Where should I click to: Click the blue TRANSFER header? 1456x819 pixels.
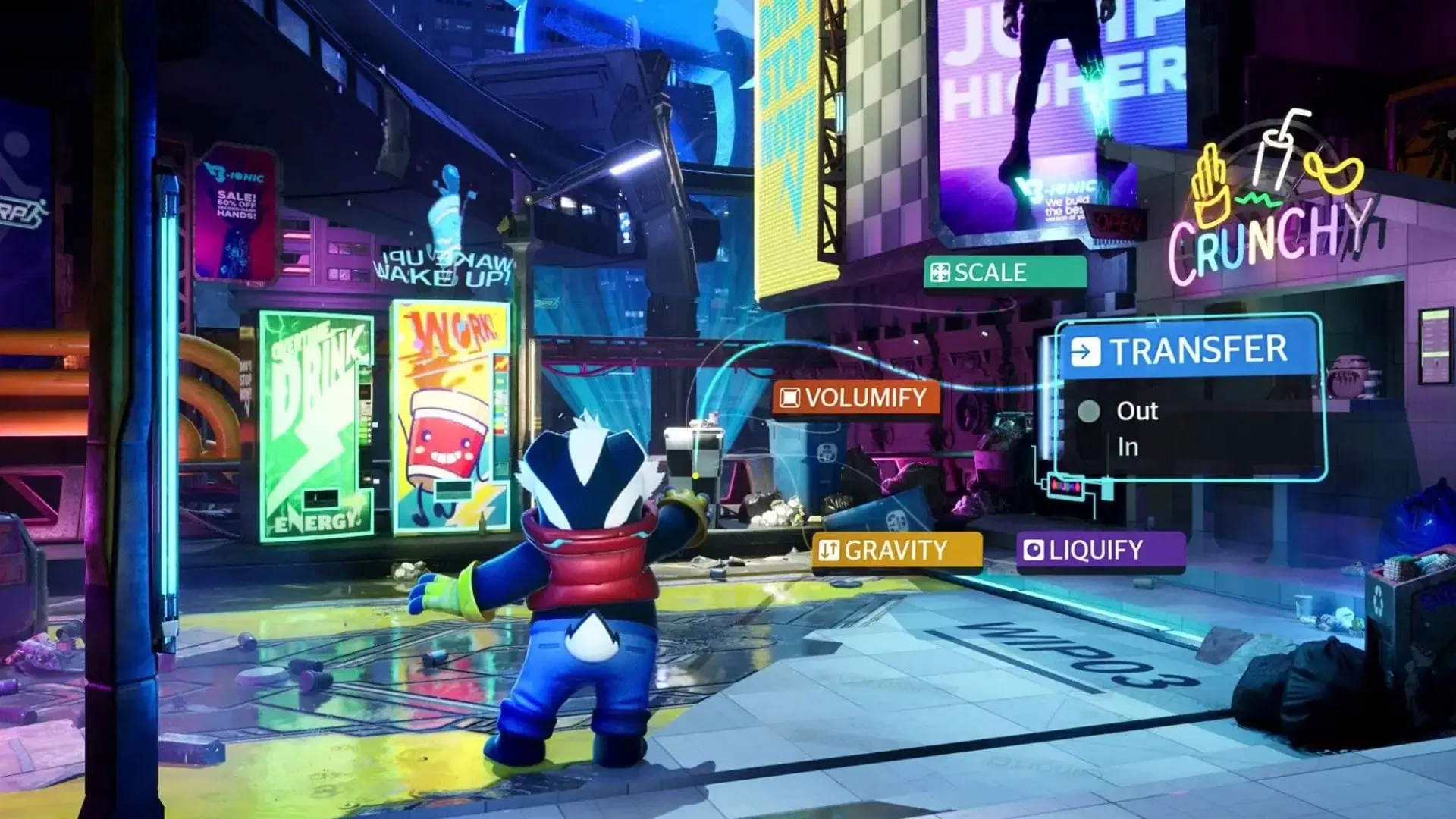point(1188,350)
